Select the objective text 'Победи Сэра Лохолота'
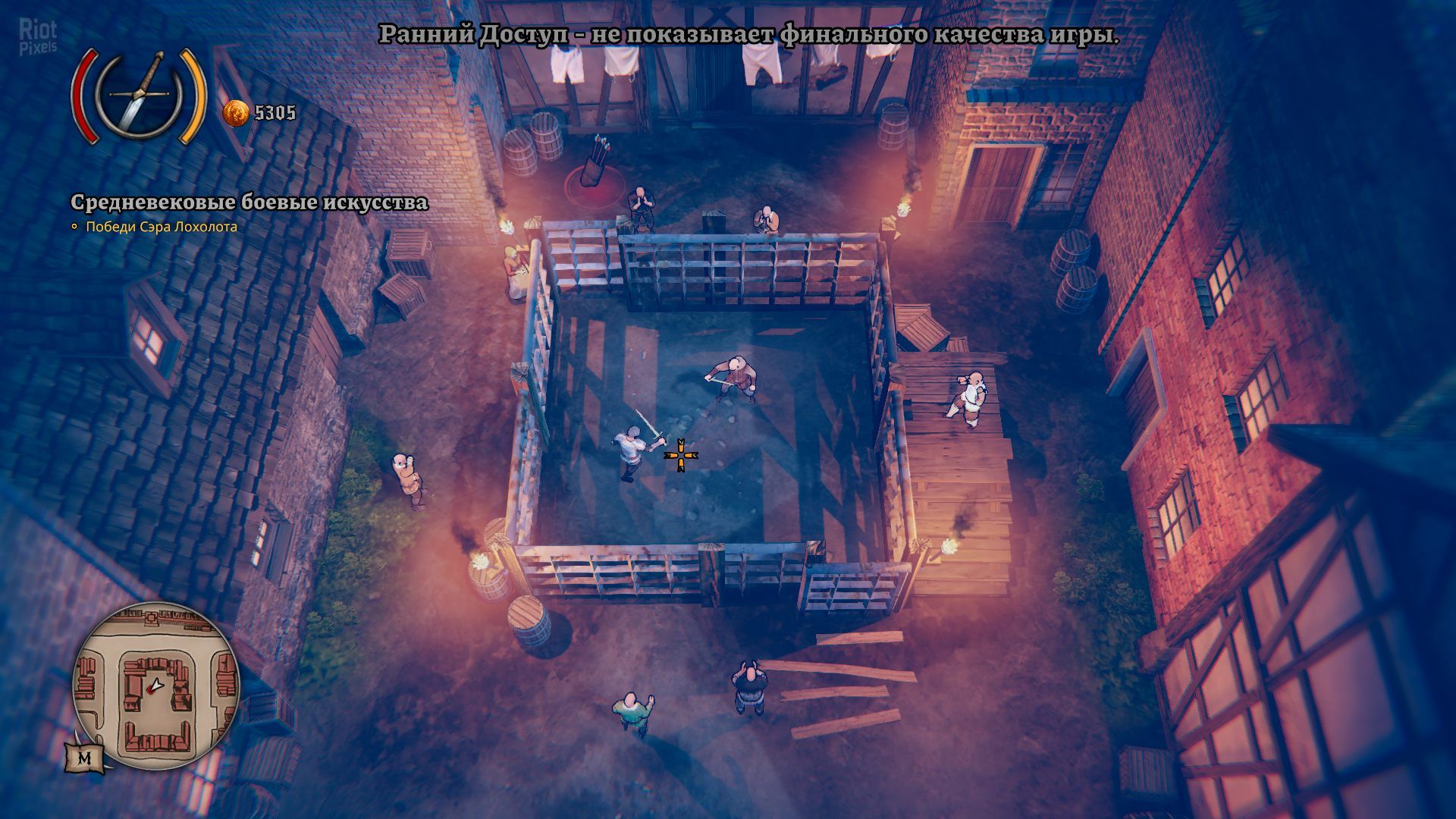 (162, 226)
